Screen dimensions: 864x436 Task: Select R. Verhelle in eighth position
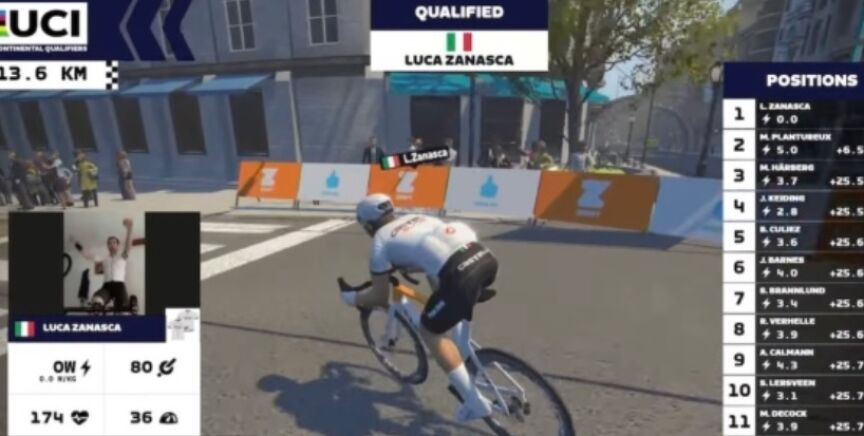point(795,328)
